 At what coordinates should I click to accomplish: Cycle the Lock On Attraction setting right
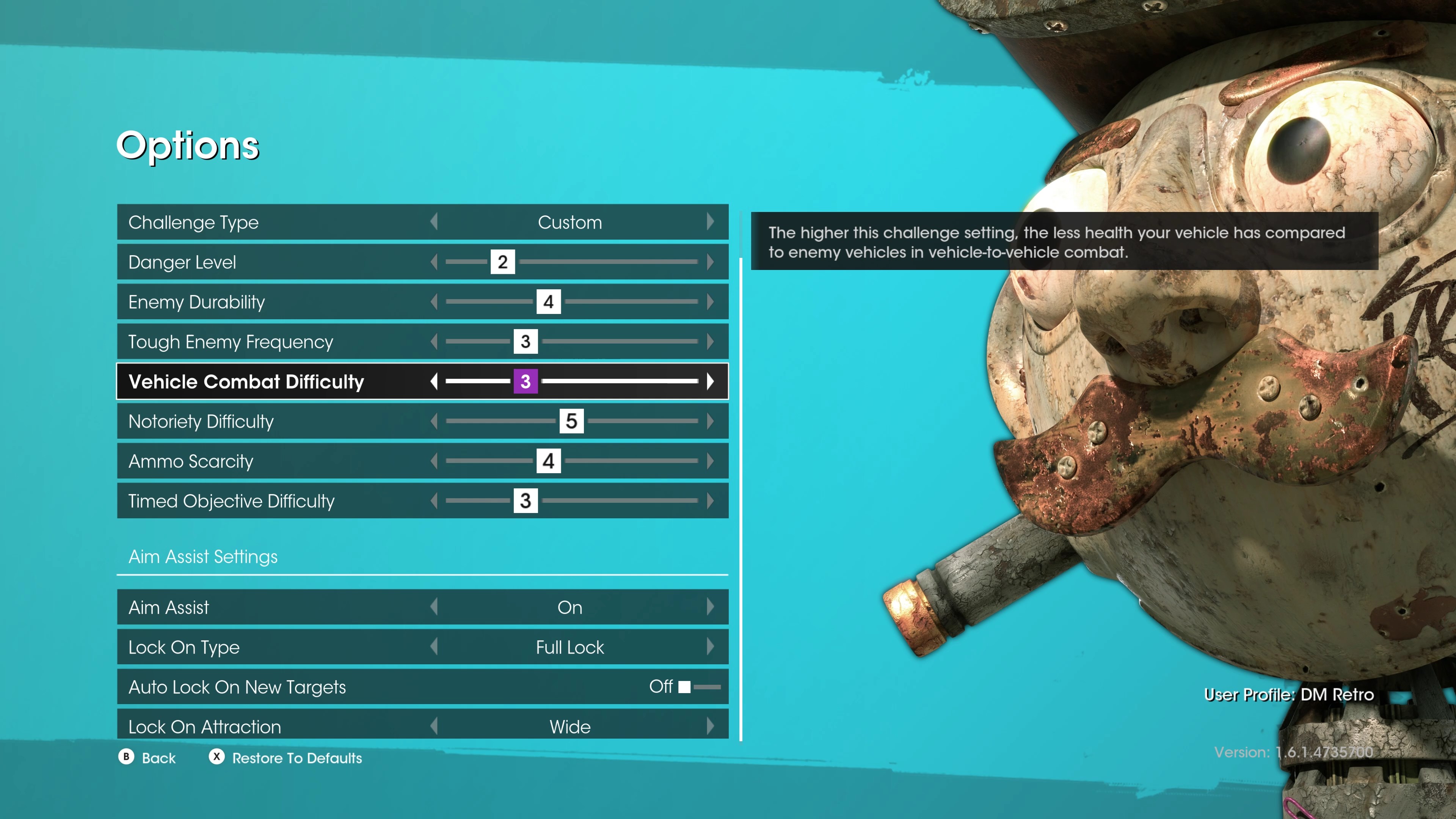710,726
